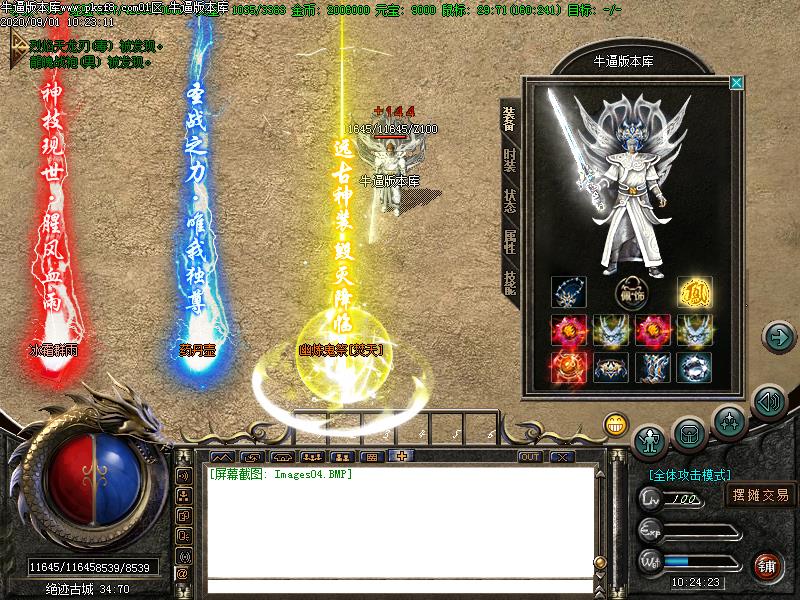This screenshot has width=800, height=600.
Task: Click the round arrow button beside equipment panel
Action: 777,336
